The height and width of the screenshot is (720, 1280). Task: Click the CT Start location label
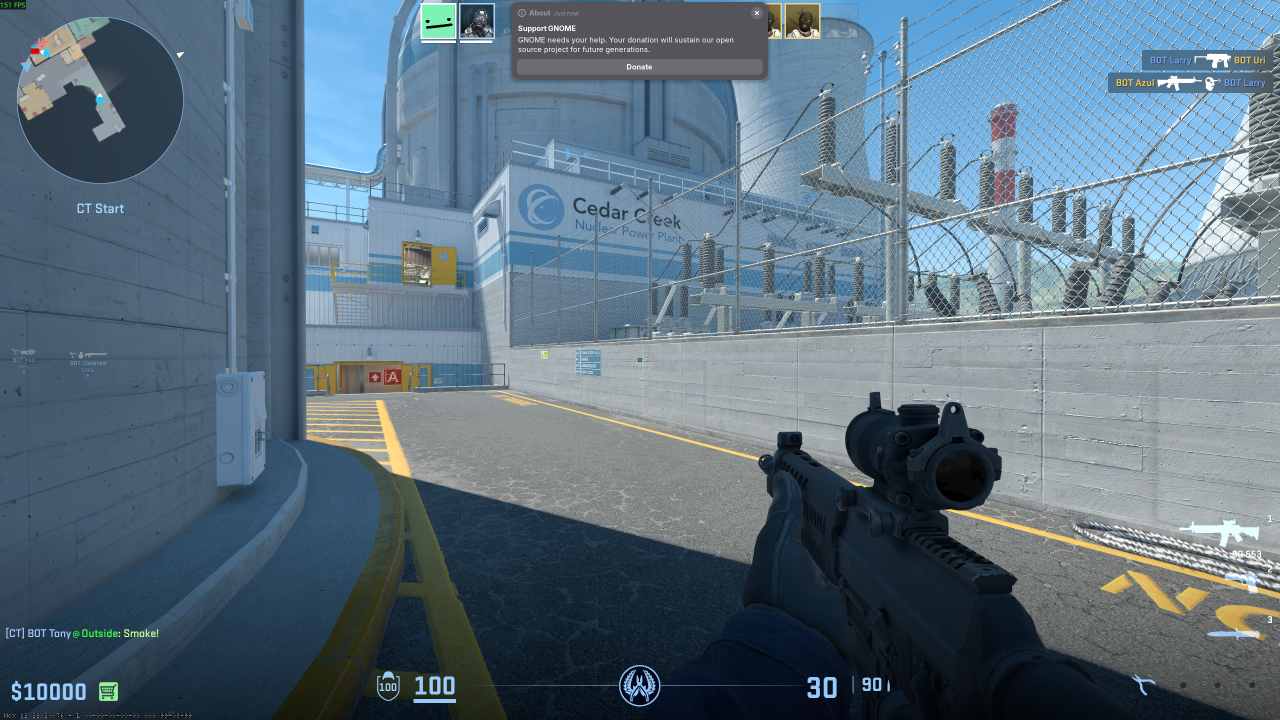coord(99,208)
